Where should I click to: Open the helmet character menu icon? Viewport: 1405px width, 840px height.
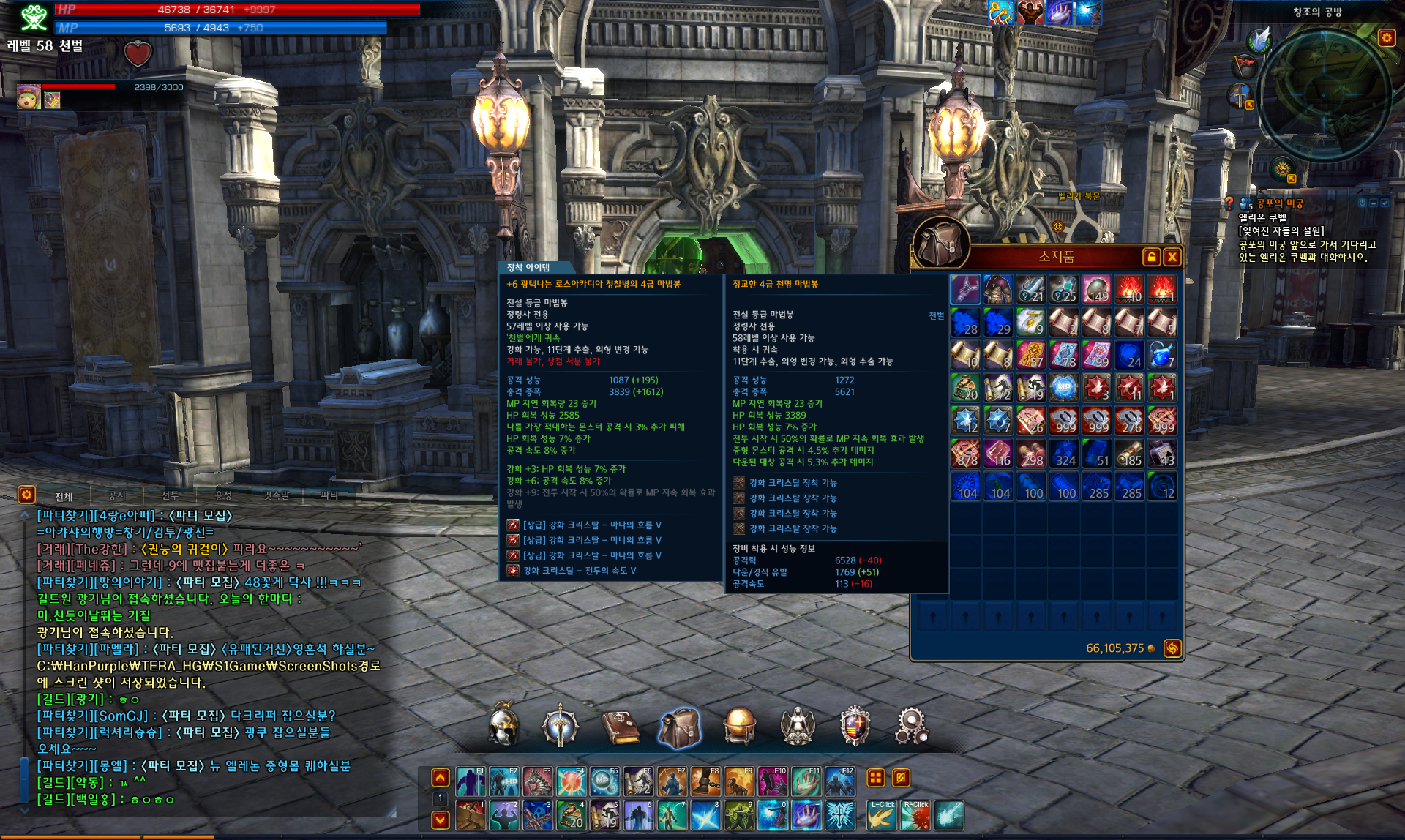point(503,726)
